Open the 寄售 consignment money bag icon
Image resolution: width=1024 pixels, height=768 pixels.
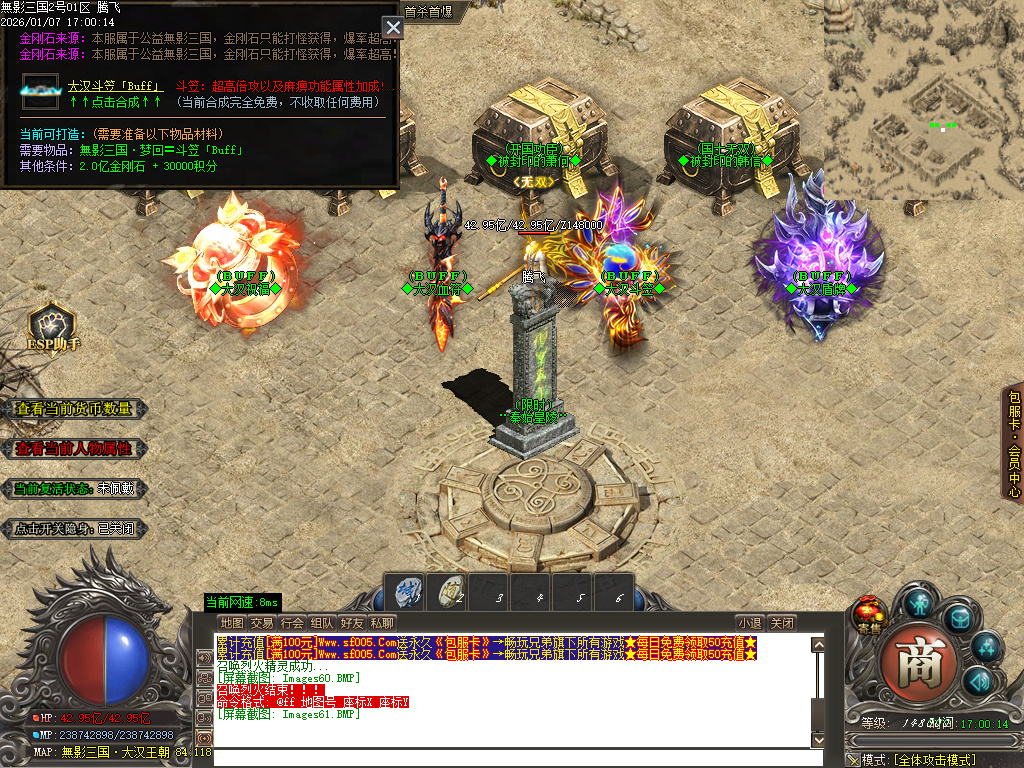coord(869,613)
